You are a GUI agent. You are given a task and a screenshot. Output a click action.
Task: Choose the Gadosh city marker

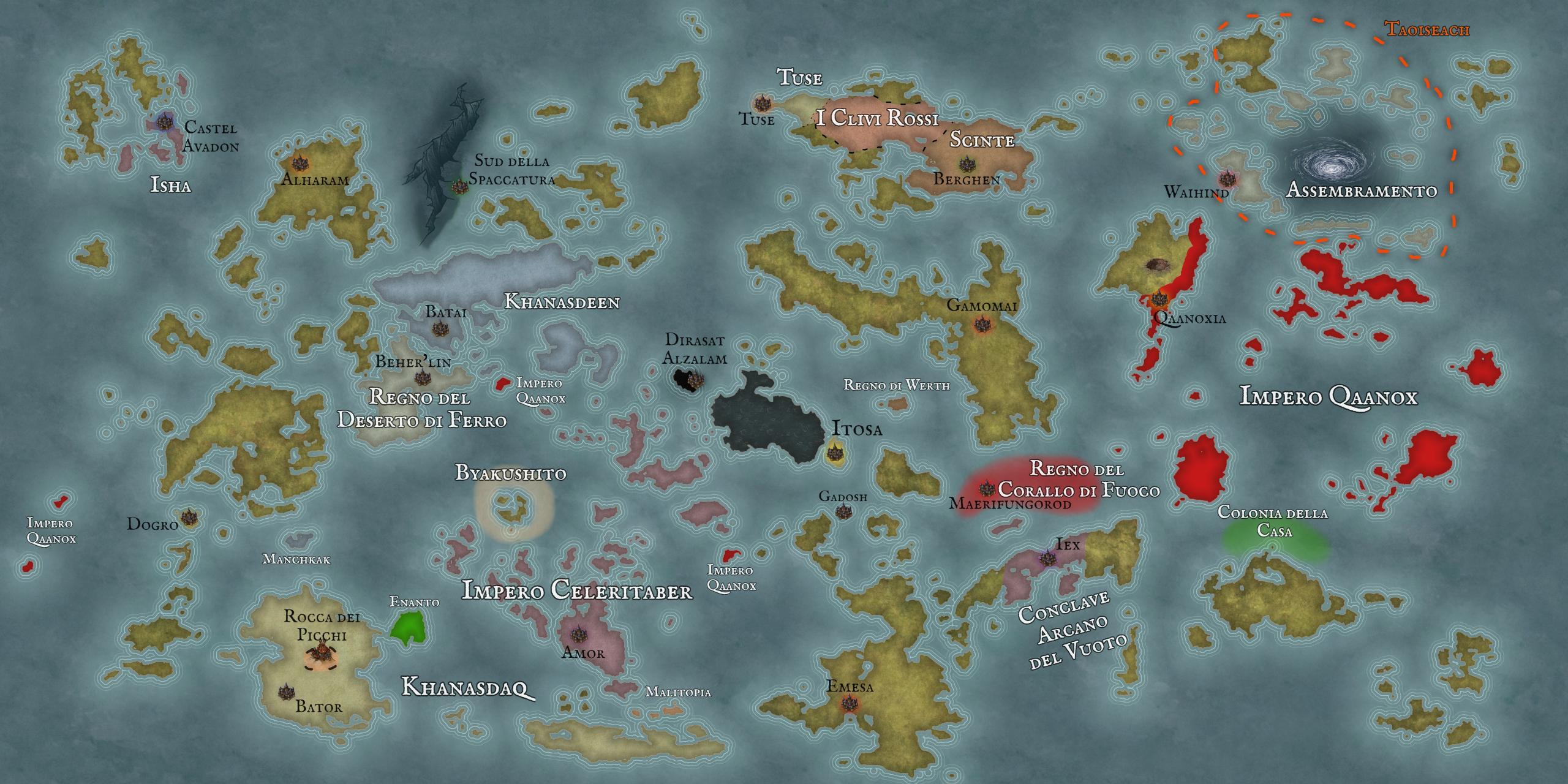(x=843, y=511)
